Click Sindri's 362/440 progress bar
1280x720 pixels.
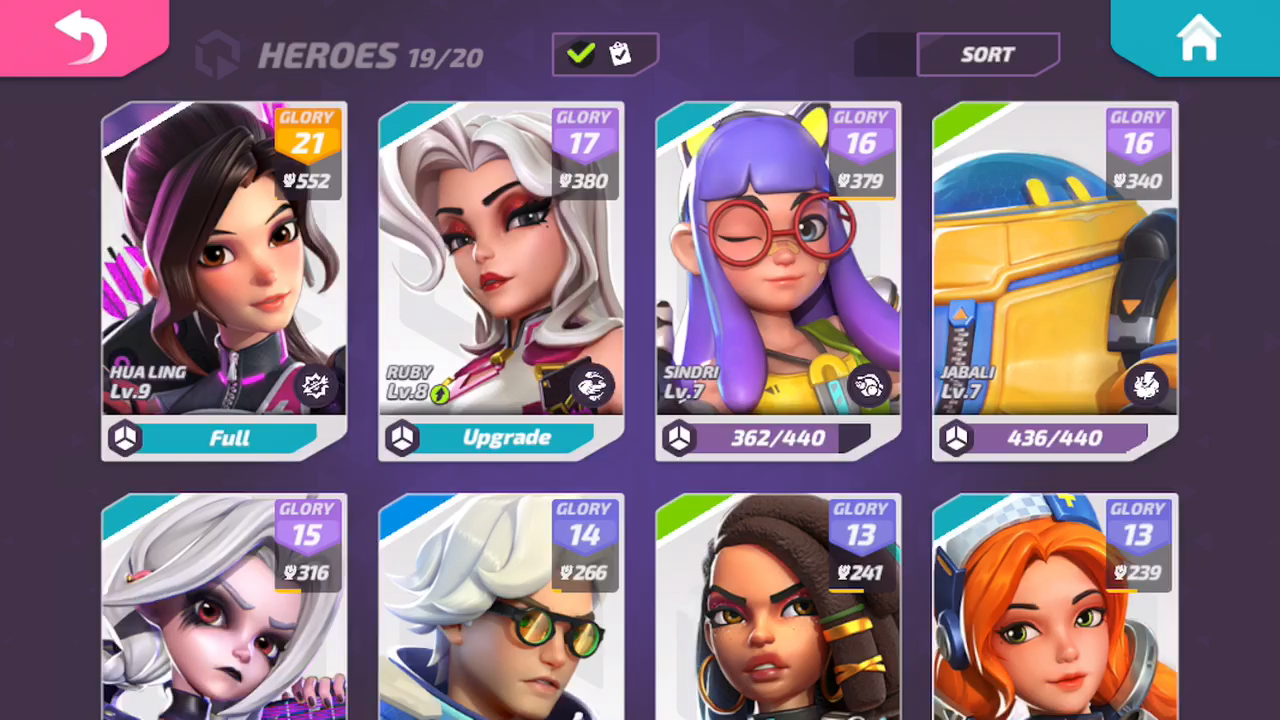(x=778, y=438)
